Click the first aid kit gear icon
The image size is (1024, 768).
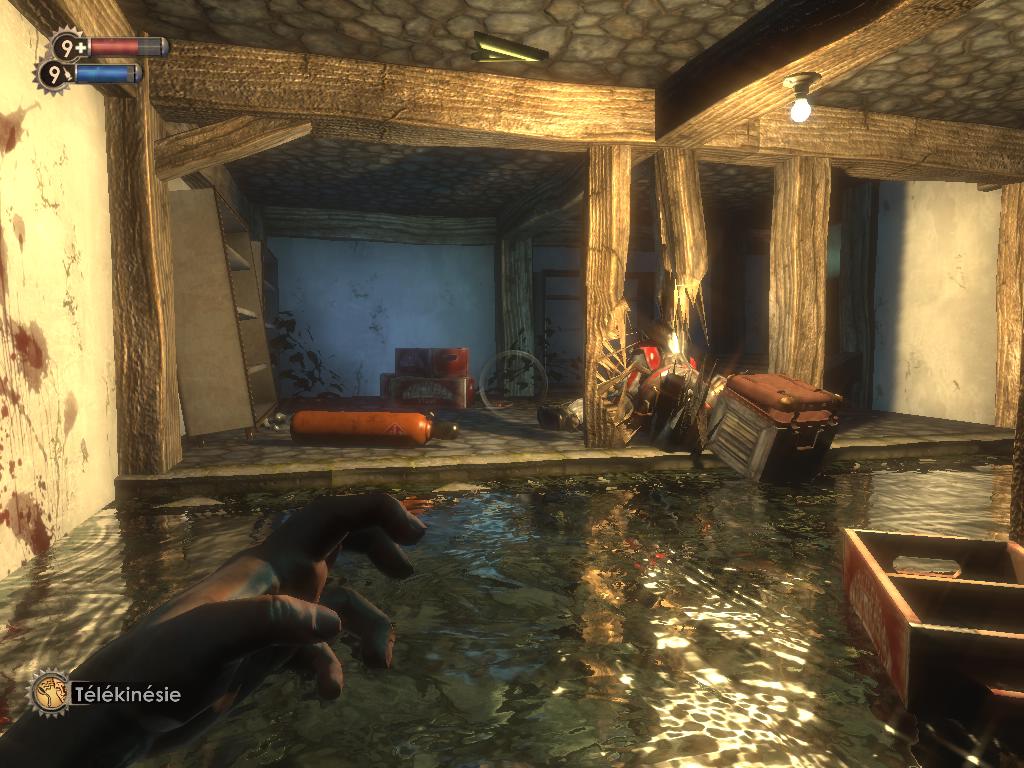click(x=69, y=45)
